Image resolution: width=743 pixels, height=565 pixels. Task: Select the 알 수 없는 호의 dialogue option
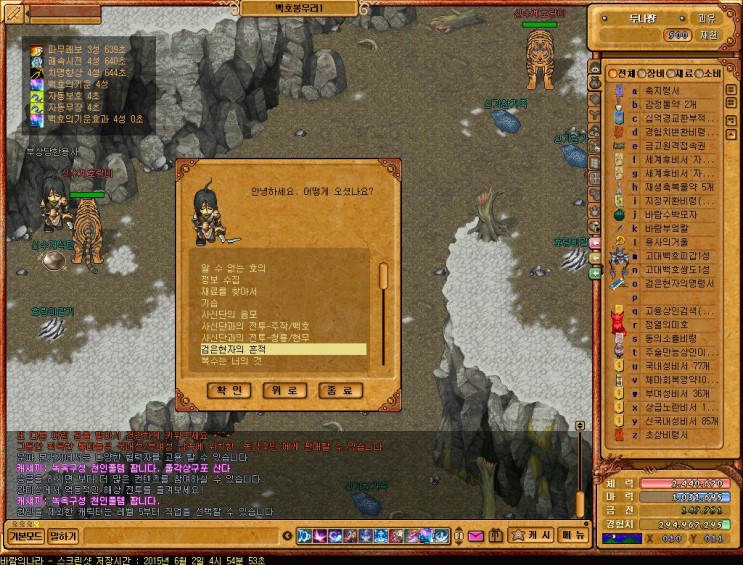coord(234,268)
